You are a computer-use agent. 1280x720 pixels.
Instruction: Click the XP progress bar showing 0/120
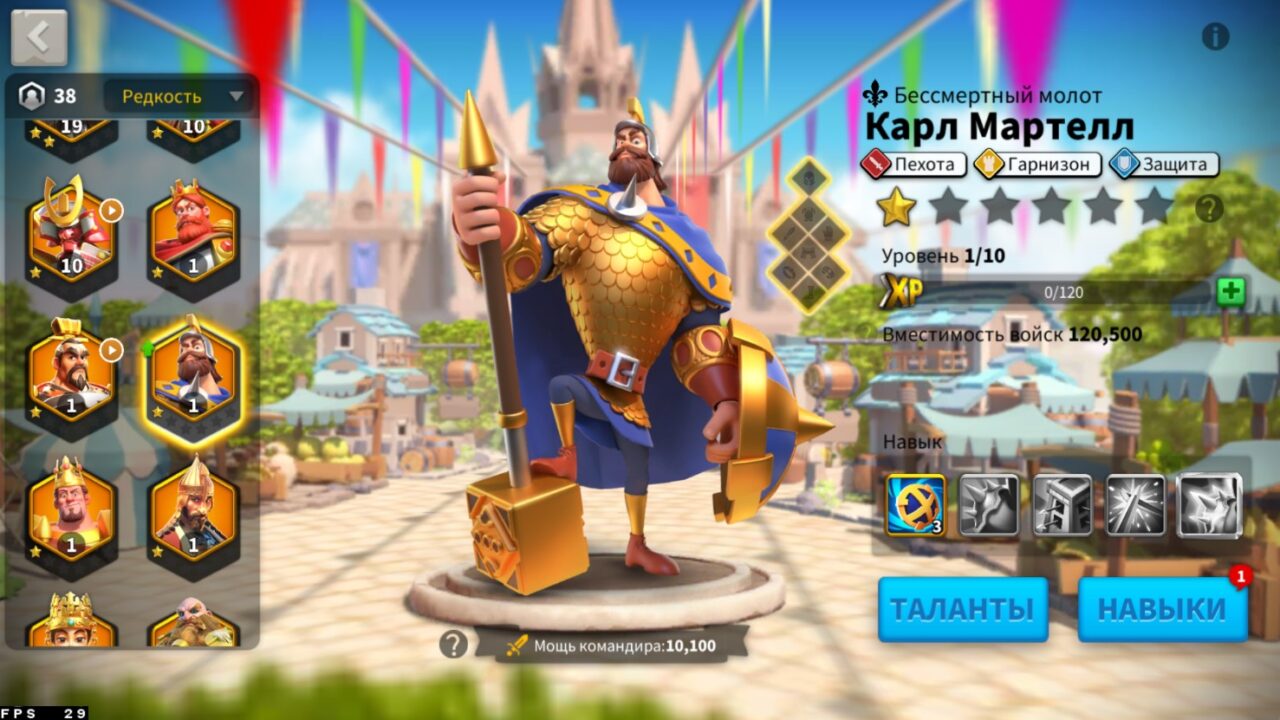pyautogui.click(x=1065, y=293)
